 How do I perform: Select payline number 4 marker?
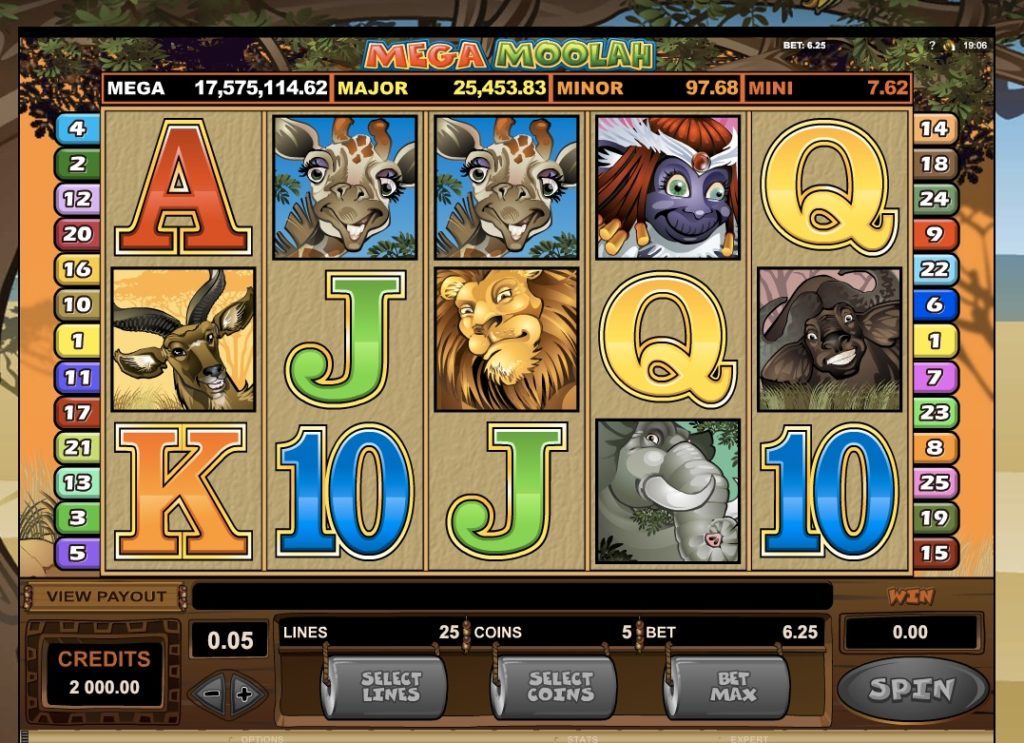pos(78,128)
